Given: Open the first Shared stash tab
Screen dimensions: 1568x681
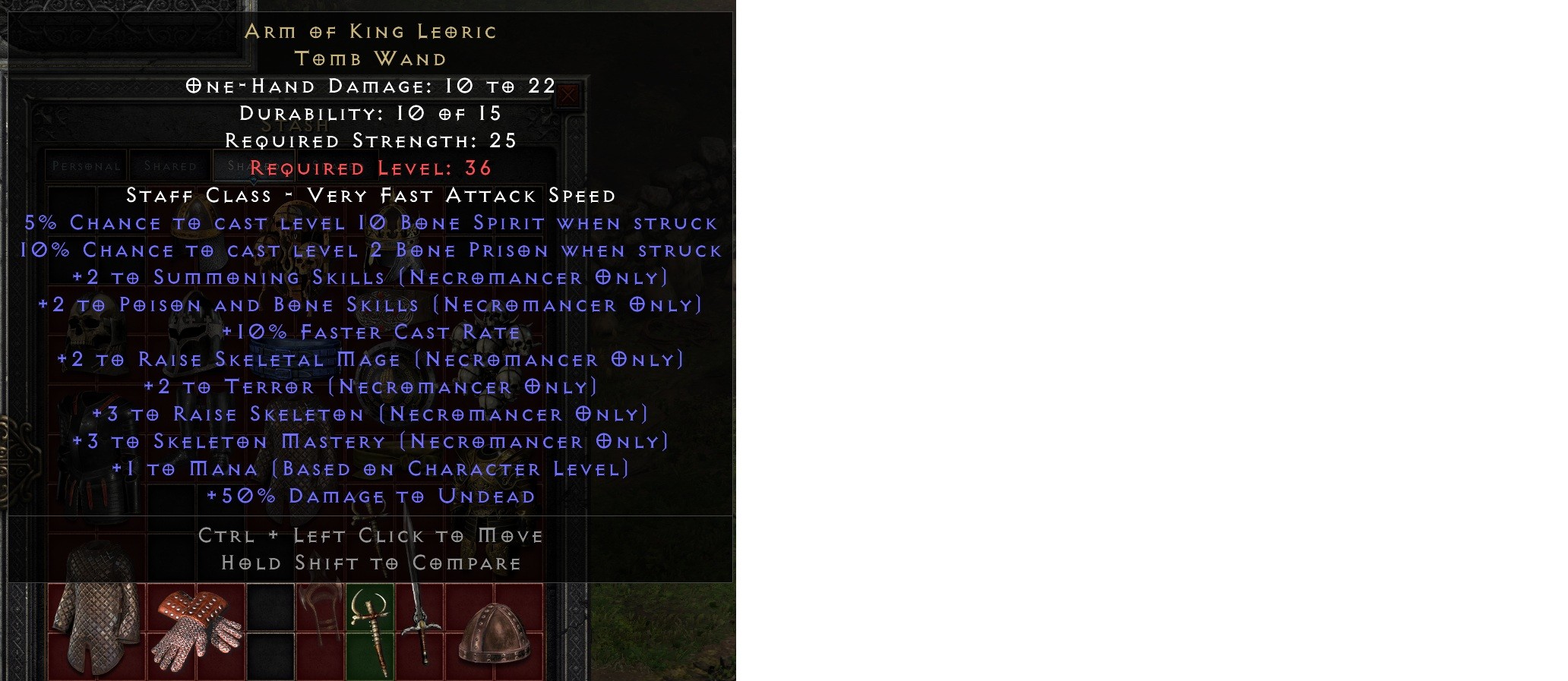Looking at the screenshot, I should click(169, 165).
